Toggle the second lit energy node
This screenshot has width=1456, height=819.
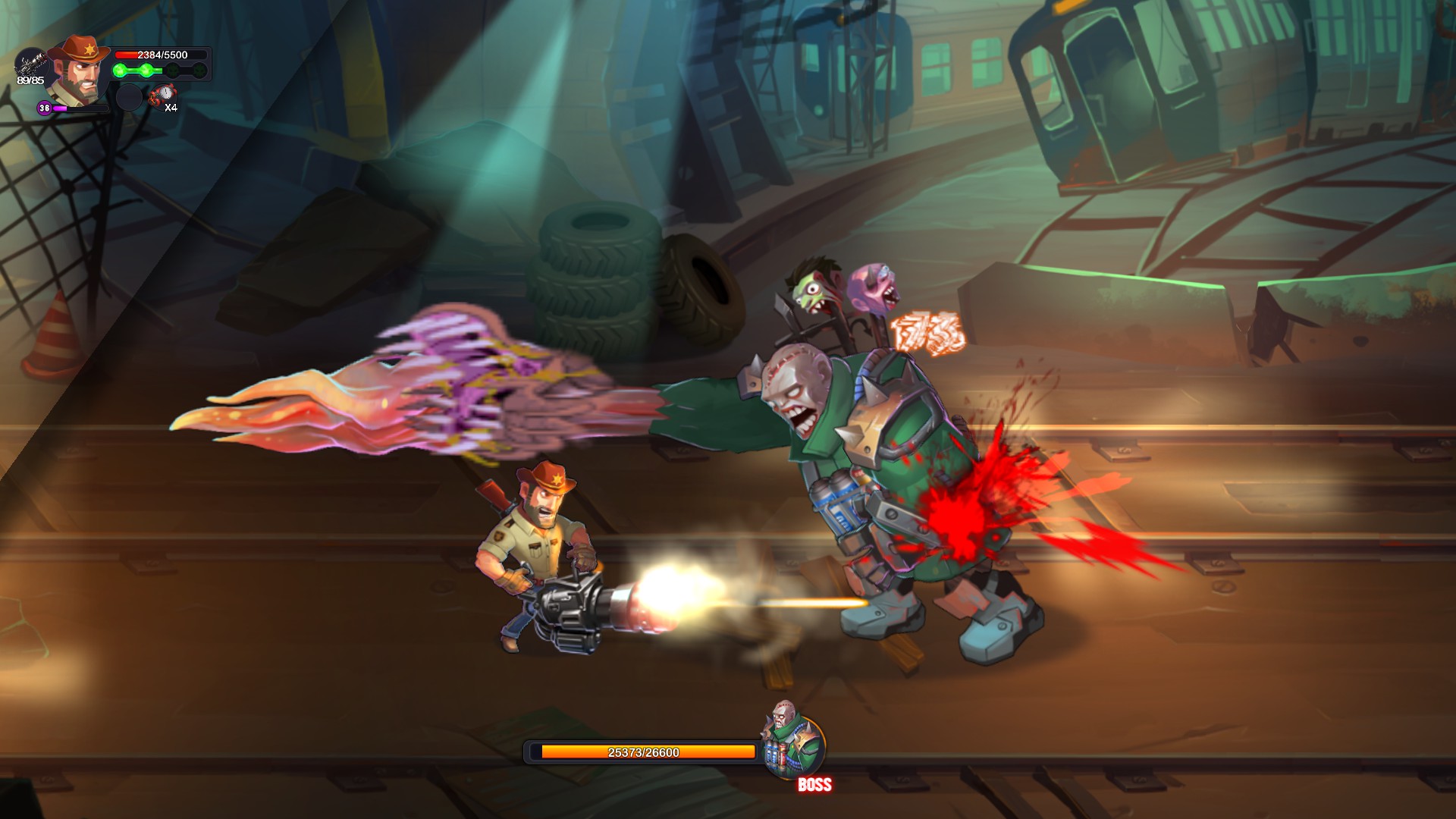(x=148, y=70)
